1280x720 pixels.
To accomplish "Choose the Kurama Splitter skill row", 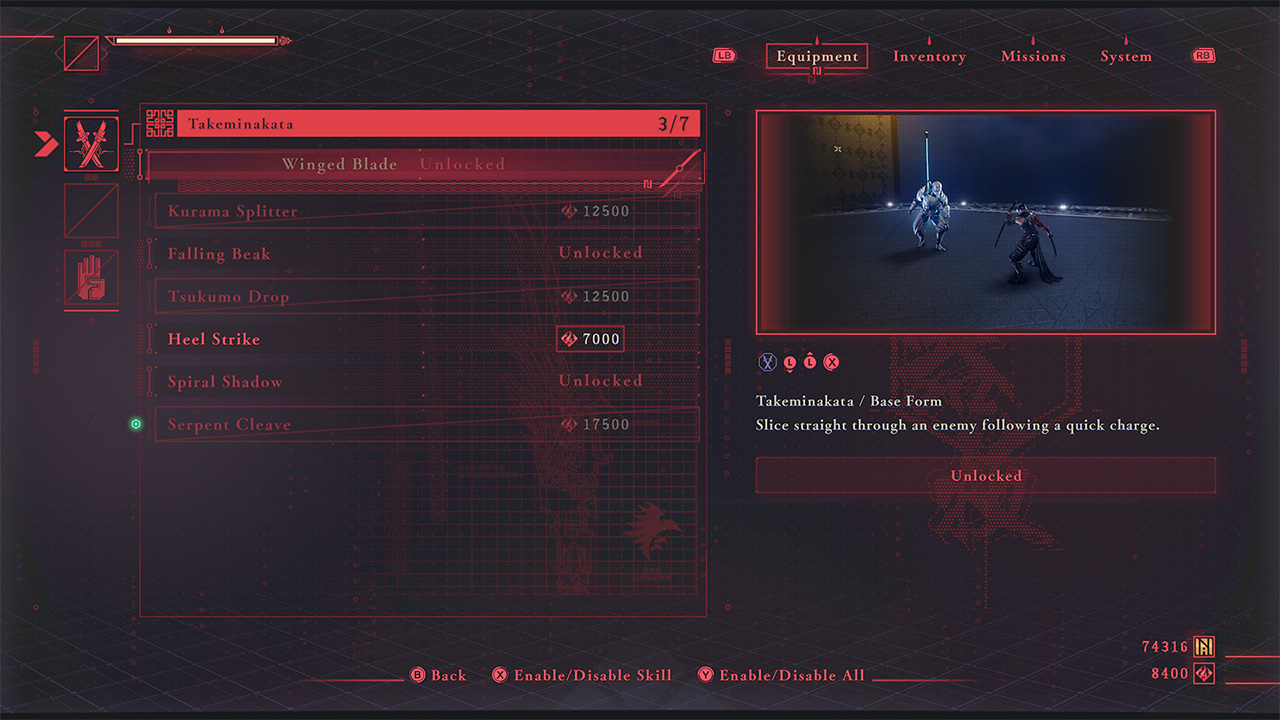I will point(426,211).
